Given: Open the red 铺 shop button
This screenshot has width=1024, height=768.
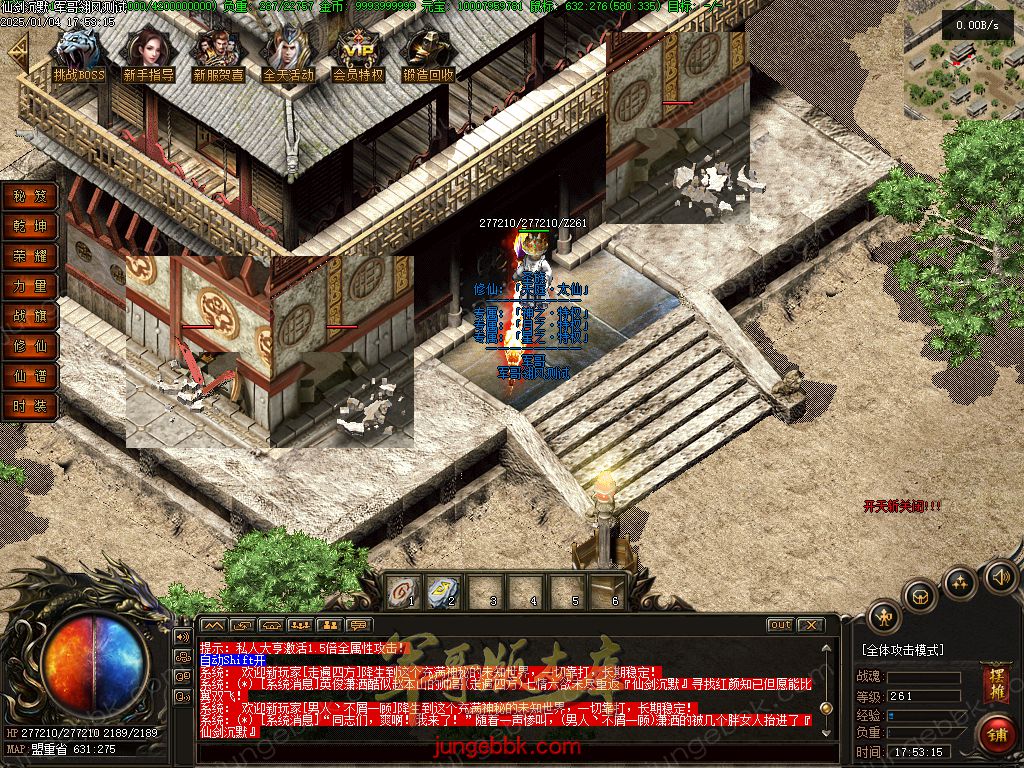Looking at the screenshot, I should click(996, 733).
